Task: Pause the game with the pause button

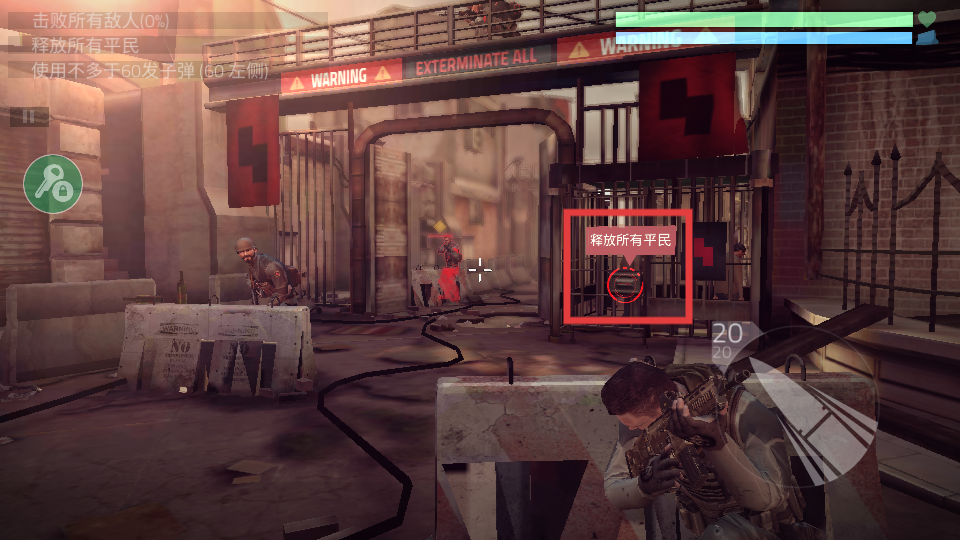Action: (x=29, y=117)
